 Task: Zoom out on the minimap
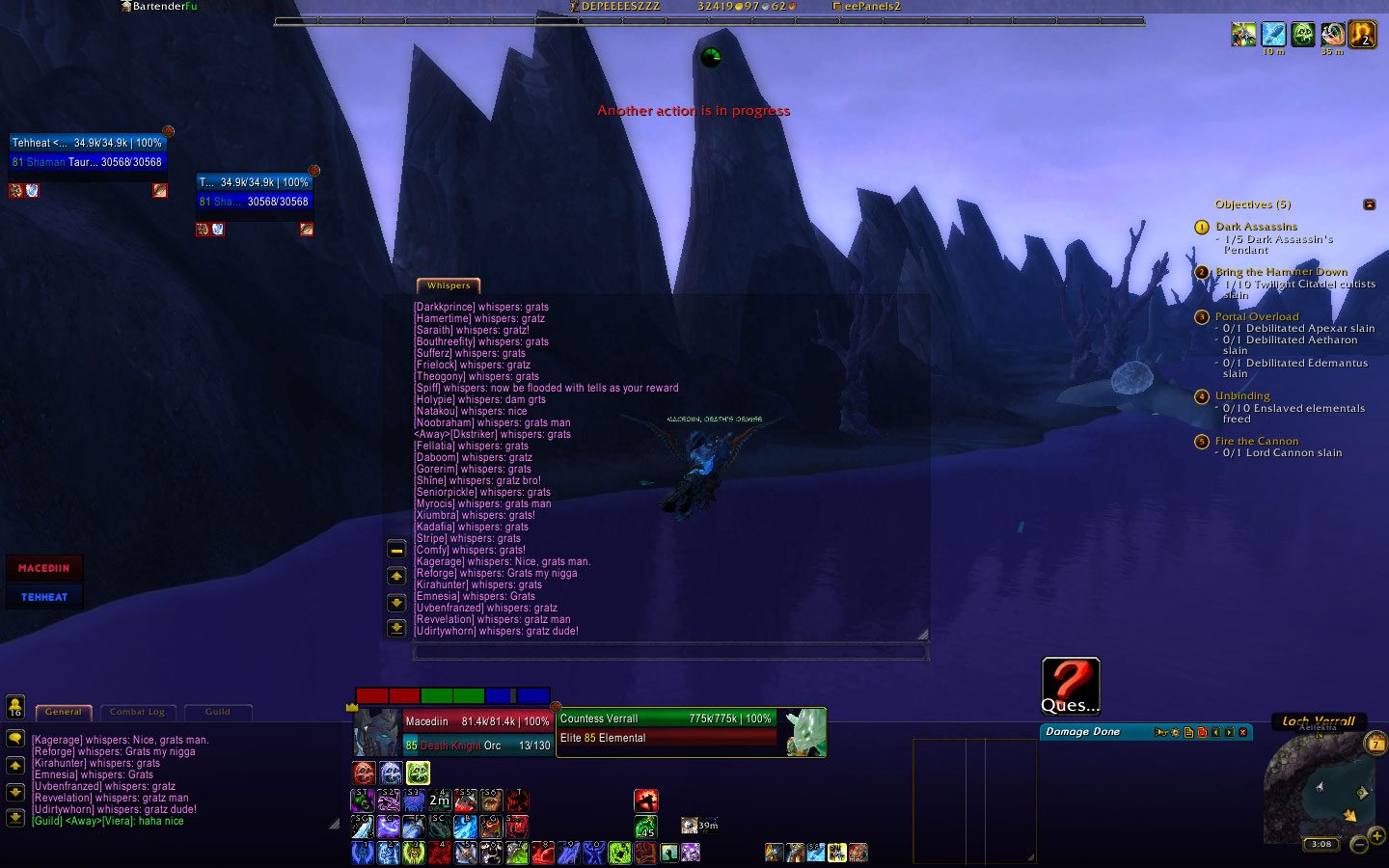coord(1358,845)
